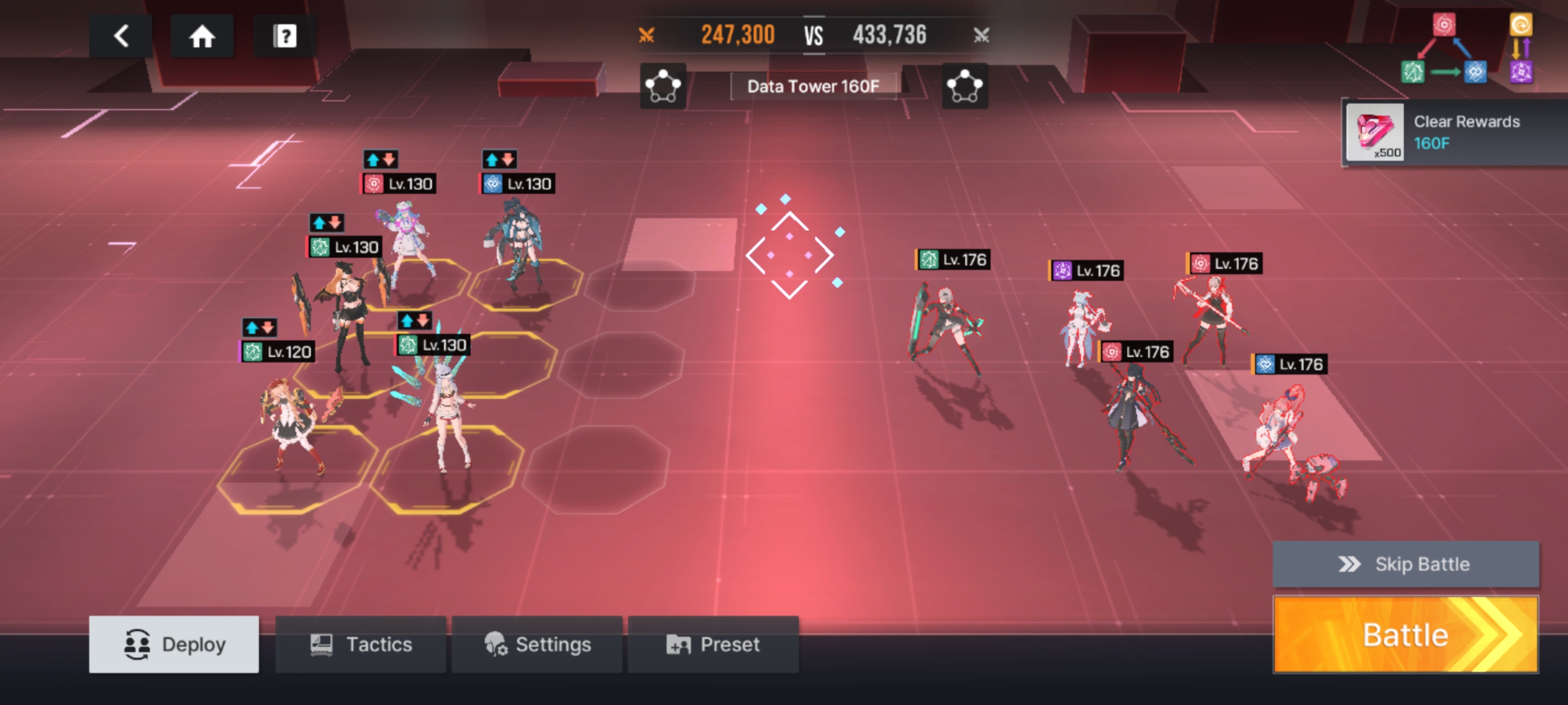Go back with the arrow button
Image resolution: width=1568 pixels, height=705 pixels.
(120, 36)
